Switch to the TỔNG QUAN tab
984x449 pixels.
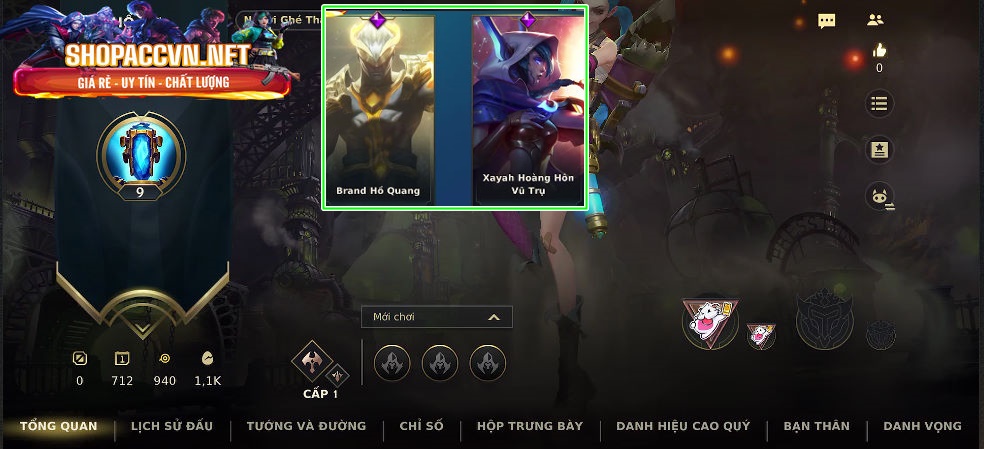point(59,427)
